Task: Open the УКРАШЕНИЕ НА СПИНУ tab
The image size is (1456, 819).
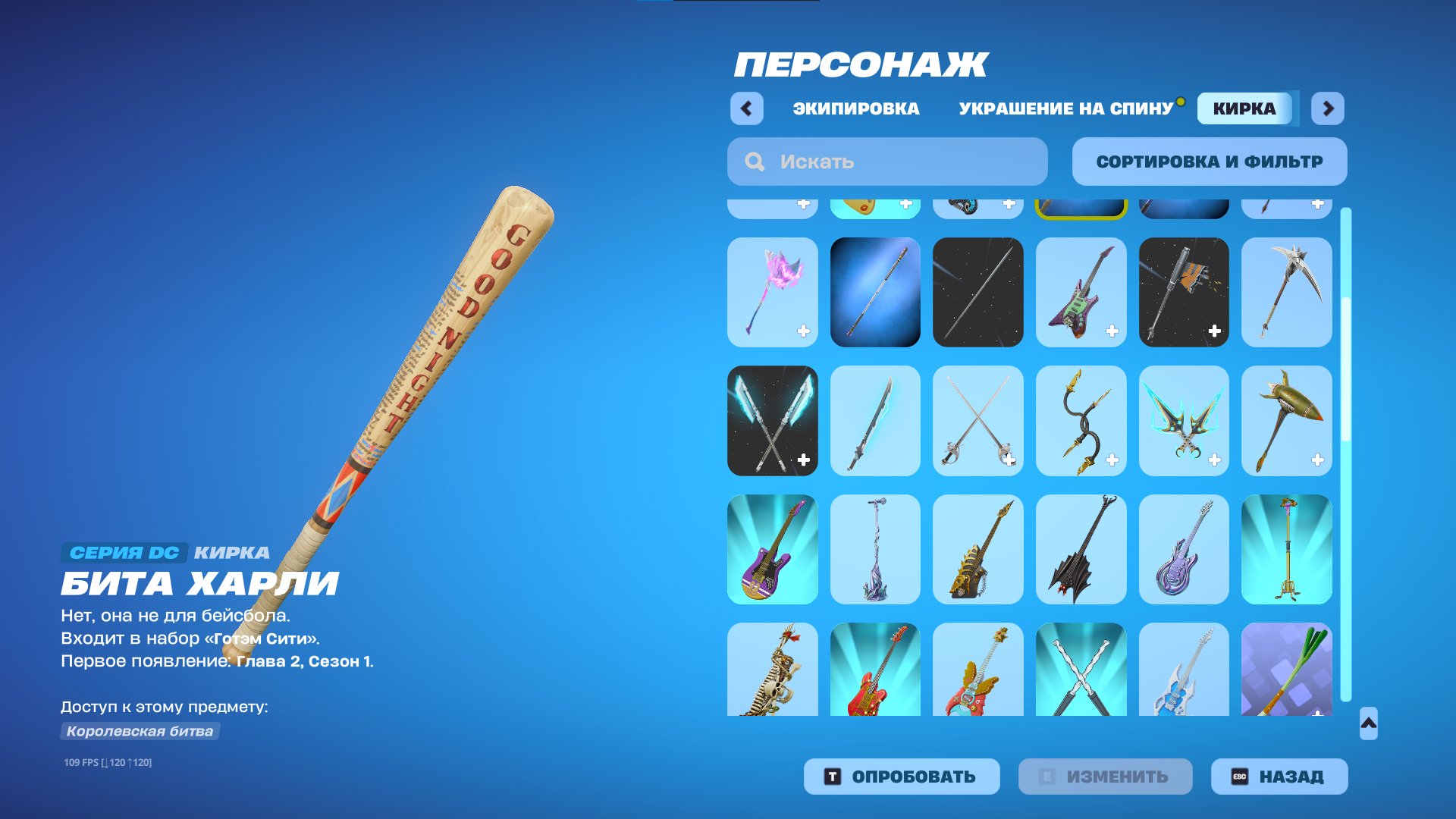Action: 1065,108
